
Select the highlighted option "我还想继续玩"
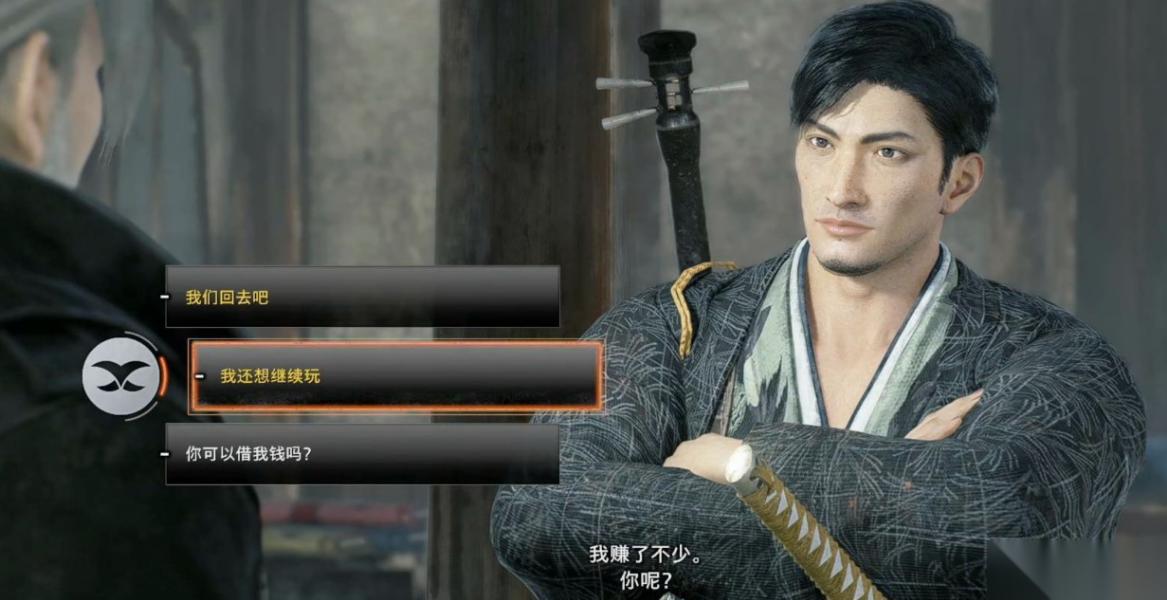[396, 376]
